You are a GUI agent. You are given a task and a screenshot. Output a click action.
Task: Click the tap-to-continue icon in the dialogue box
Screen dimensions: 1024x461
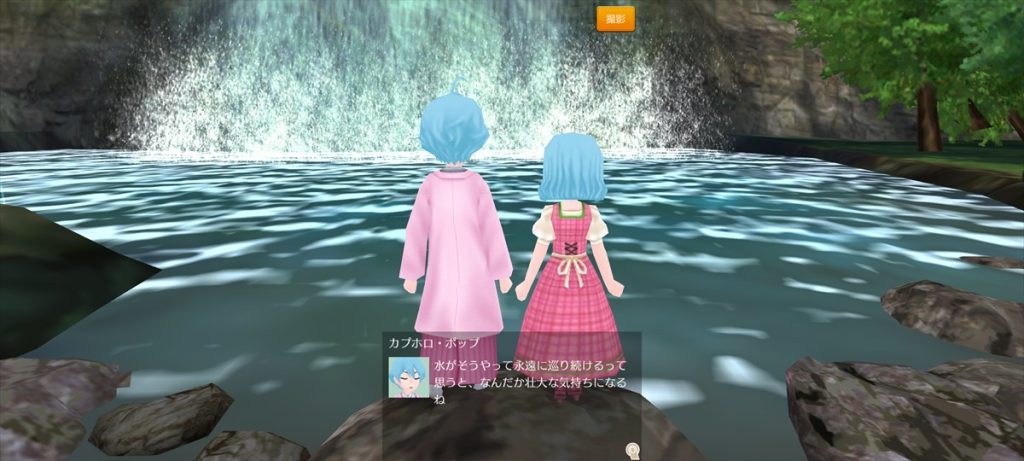(x=632, y=450)
